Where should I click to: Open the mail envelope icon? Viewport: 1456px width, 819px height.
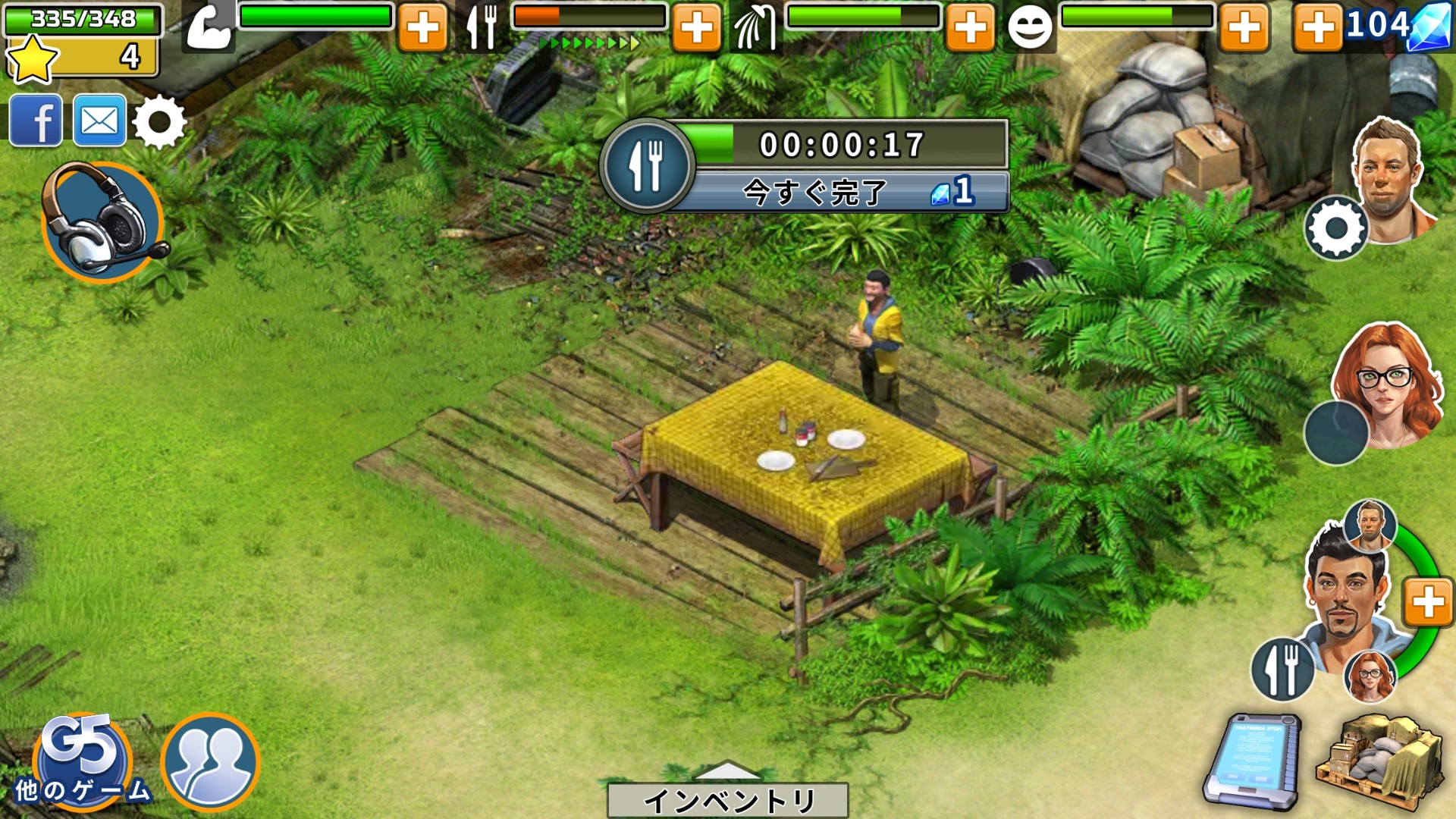(99, 121)
